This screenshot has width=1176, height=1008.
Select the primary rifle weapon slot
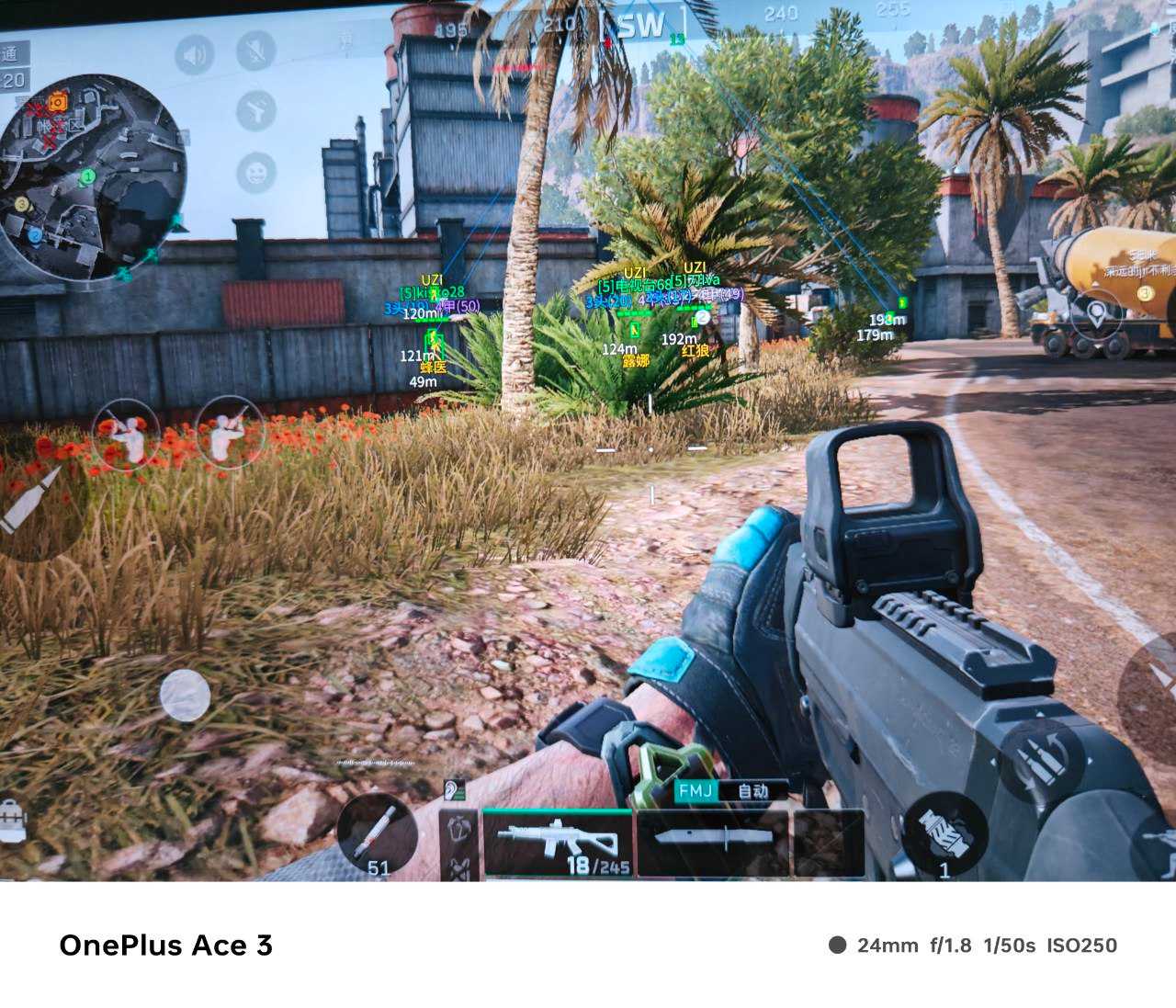(x=558, y=842)
